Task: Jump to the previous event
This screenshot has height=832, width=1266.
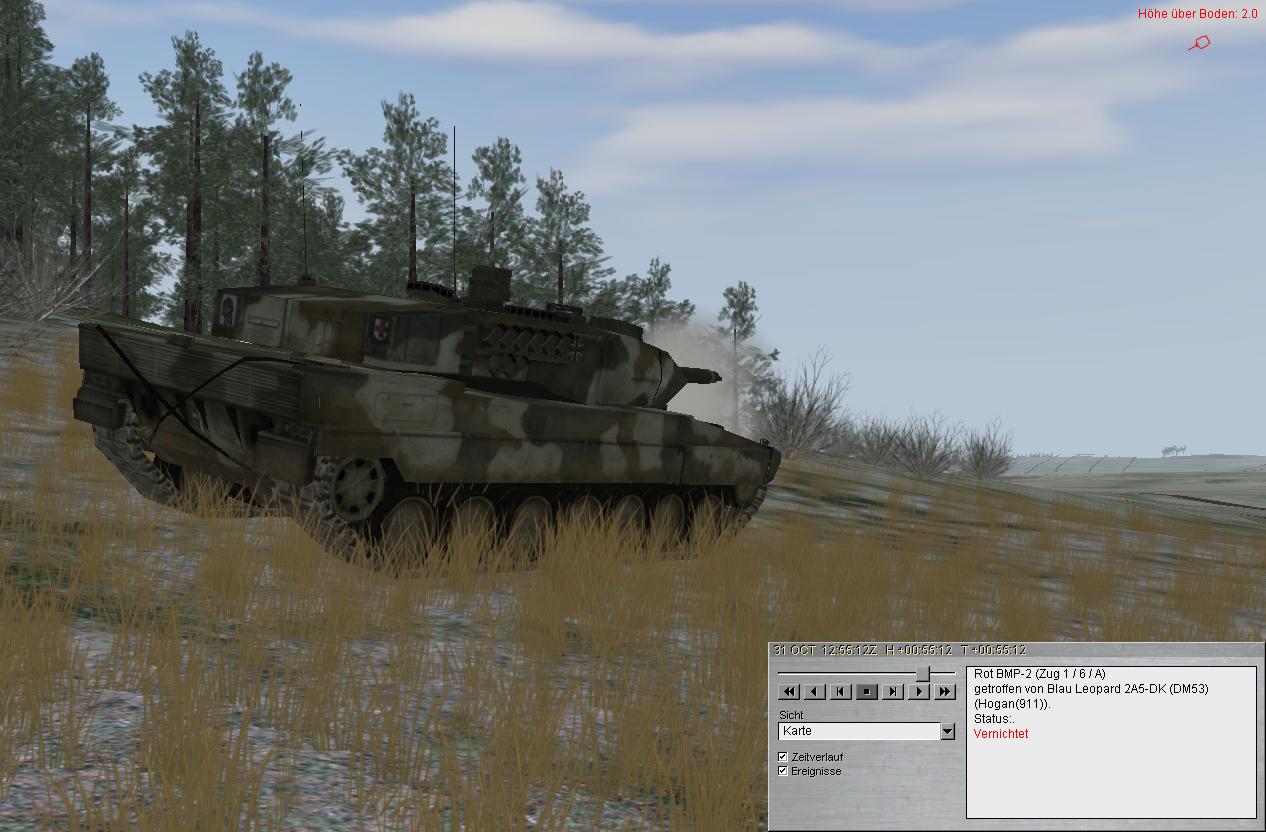Action: pos(841,691)
